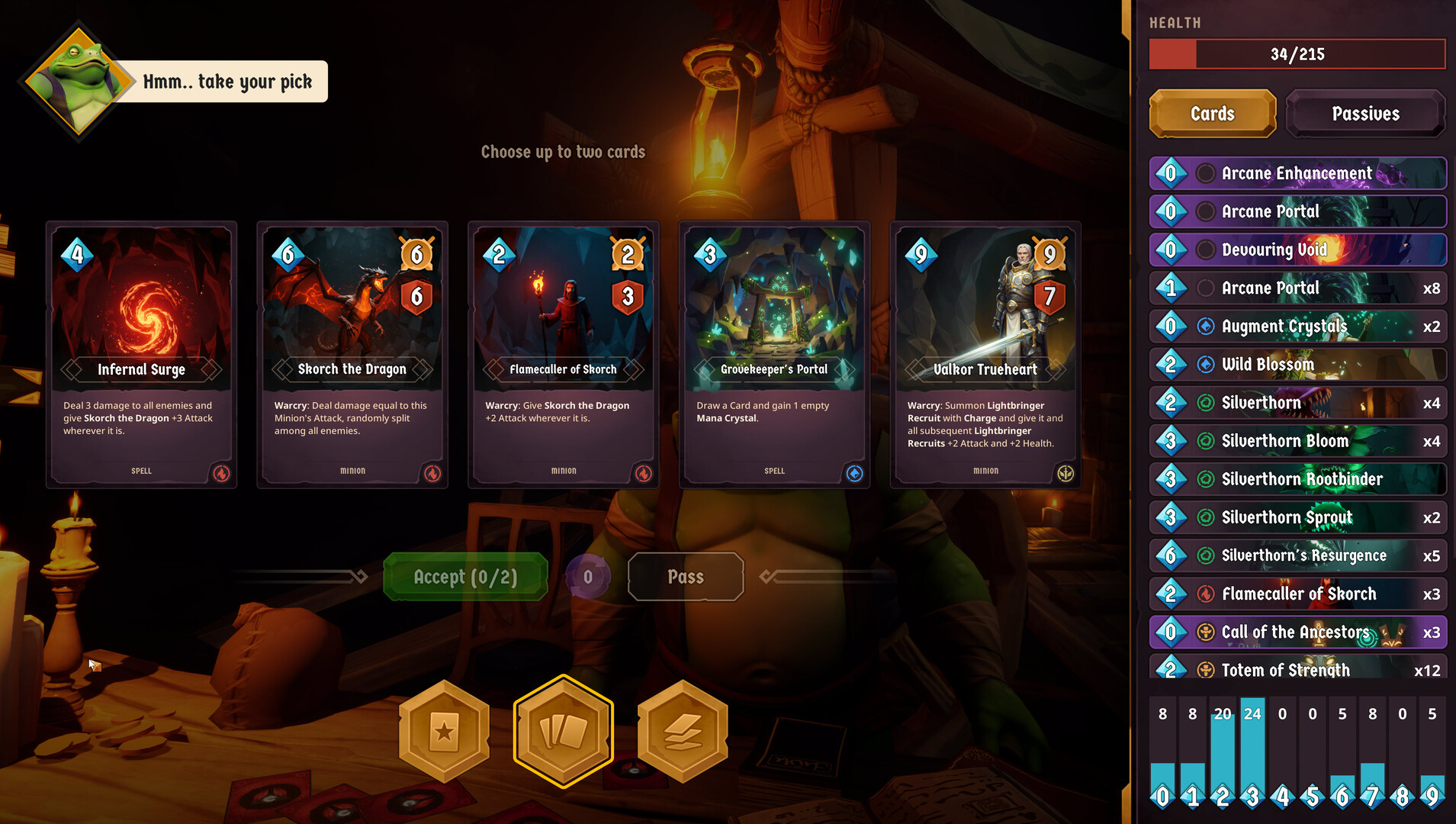This screenshot has width=1456, height=824.
Task: Open the Arcane Enhancement card details
Action: click(x=1297, y=173)
